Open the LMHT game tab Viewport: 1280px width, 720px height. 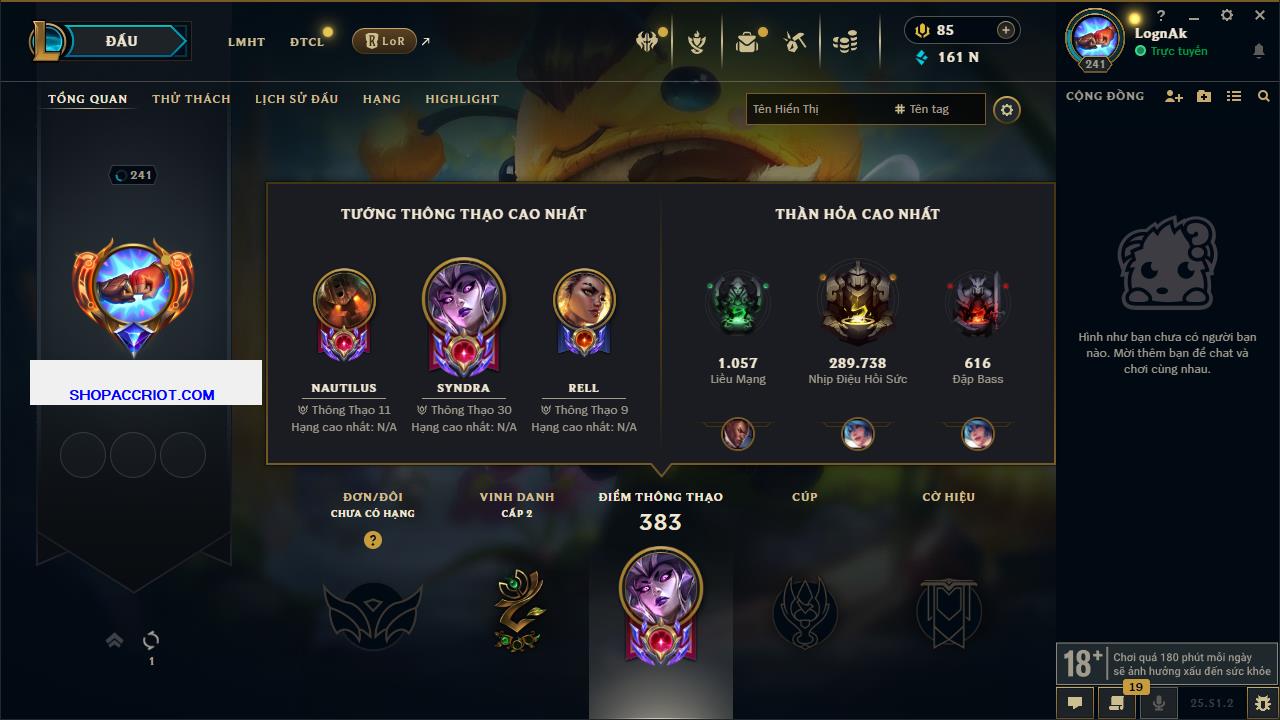pyautogui.click(x=246, y=42)
